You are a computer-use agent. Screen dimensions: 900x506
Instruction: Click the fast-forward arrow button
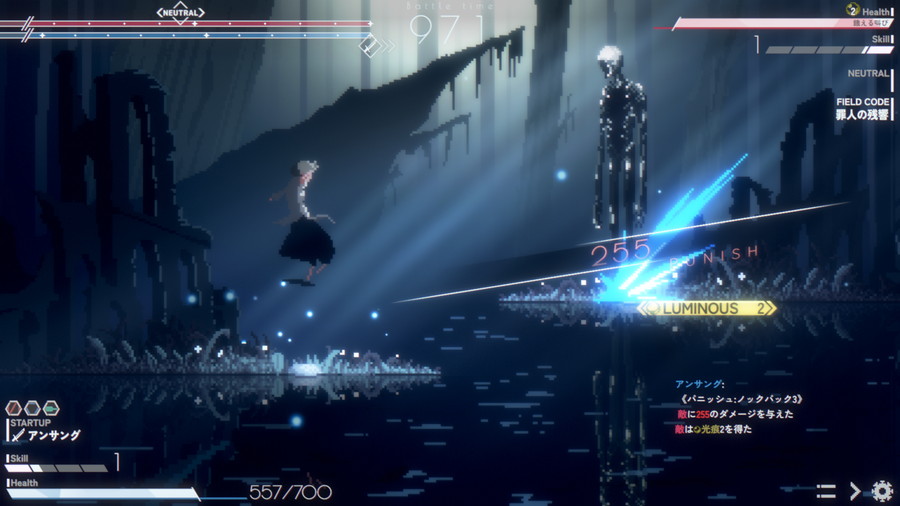pos(855,491)
